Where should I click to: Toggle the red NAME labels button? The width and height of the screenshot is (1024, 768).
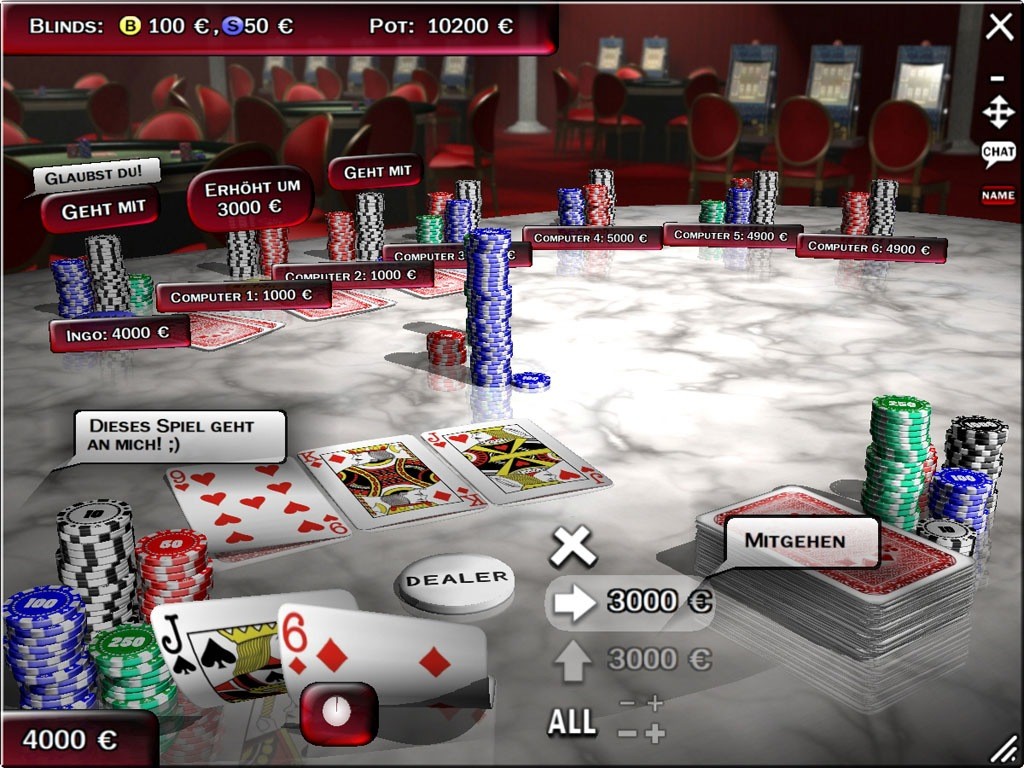998,196
